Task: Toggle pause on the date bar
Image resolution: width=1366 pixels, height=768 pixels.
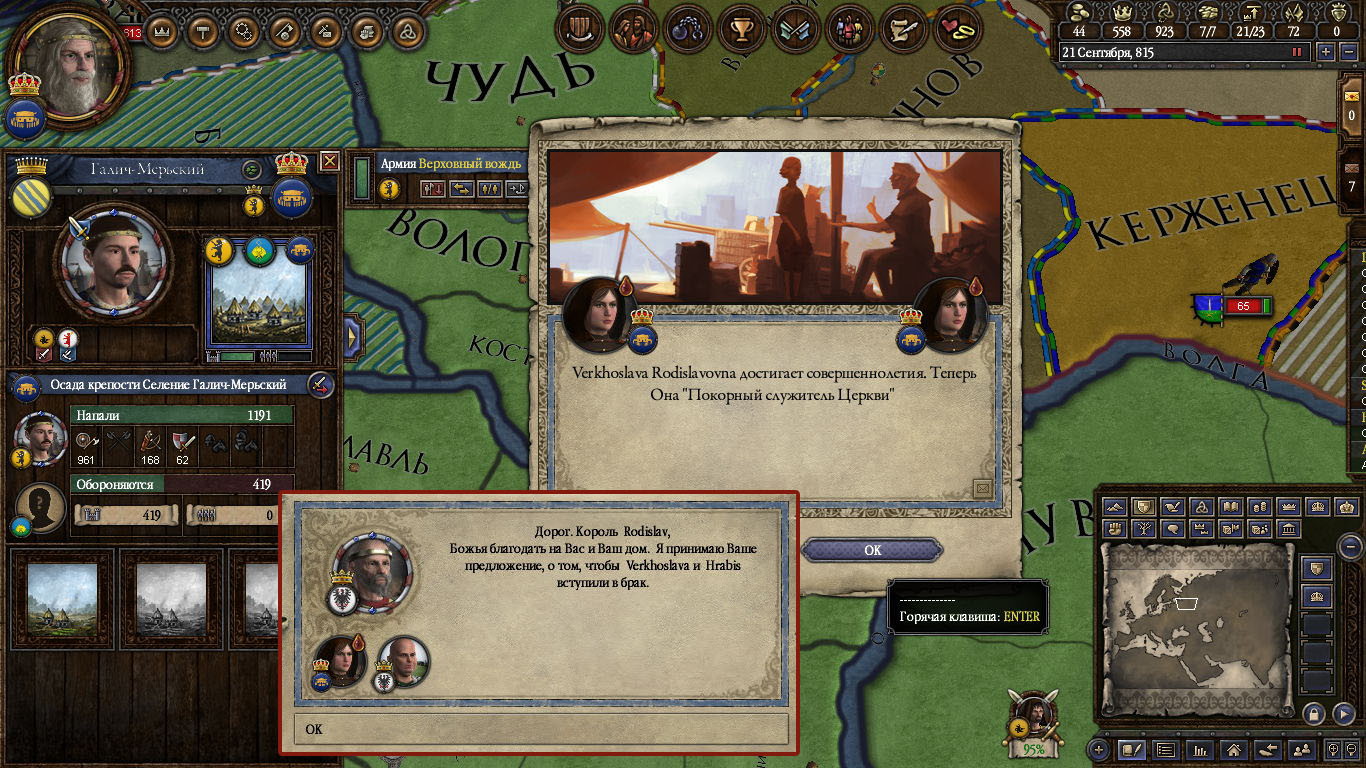Action: 1298,52
